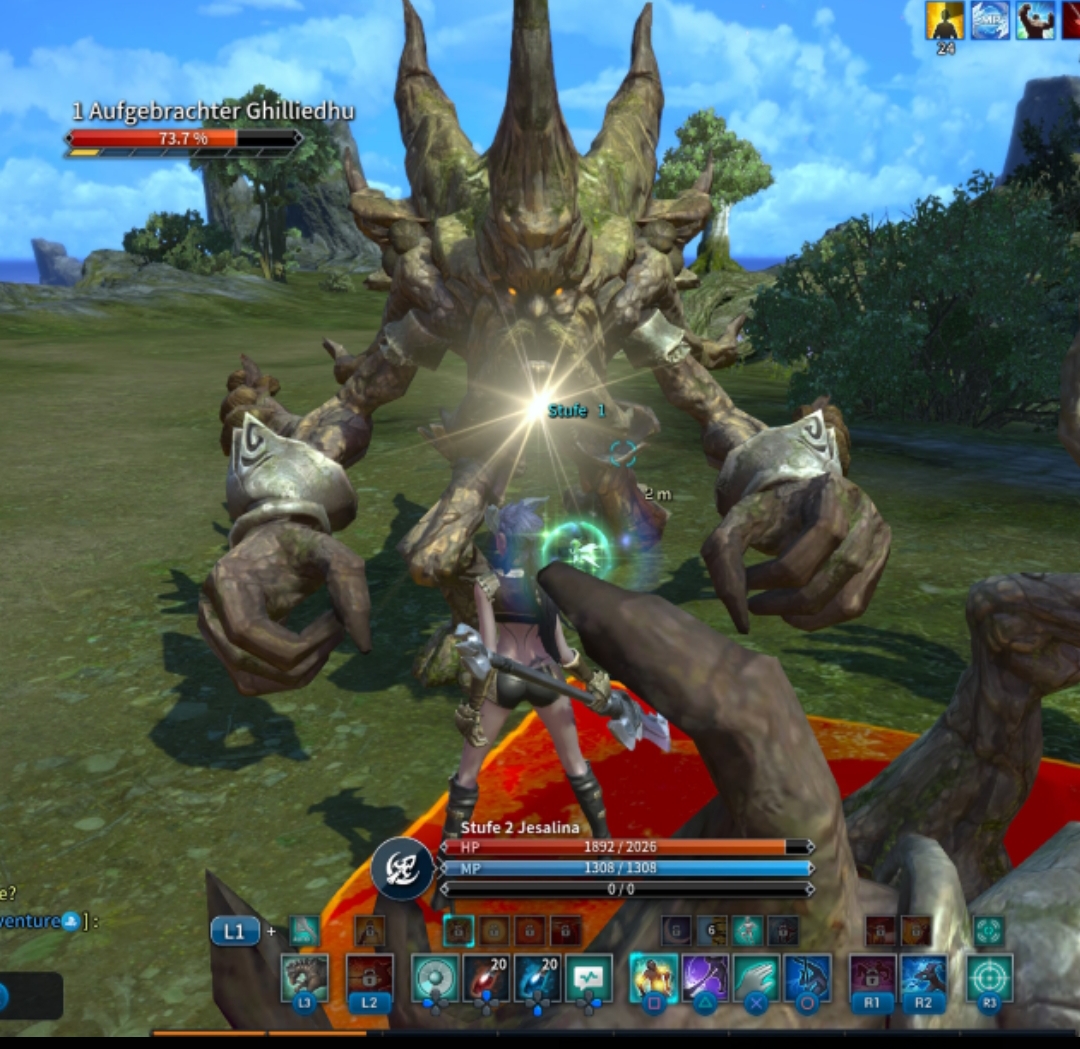Select the Aufgebrachter Ghilliedhu target frame
This screenshot has height=1049, width=1080.
pos(185,129)
